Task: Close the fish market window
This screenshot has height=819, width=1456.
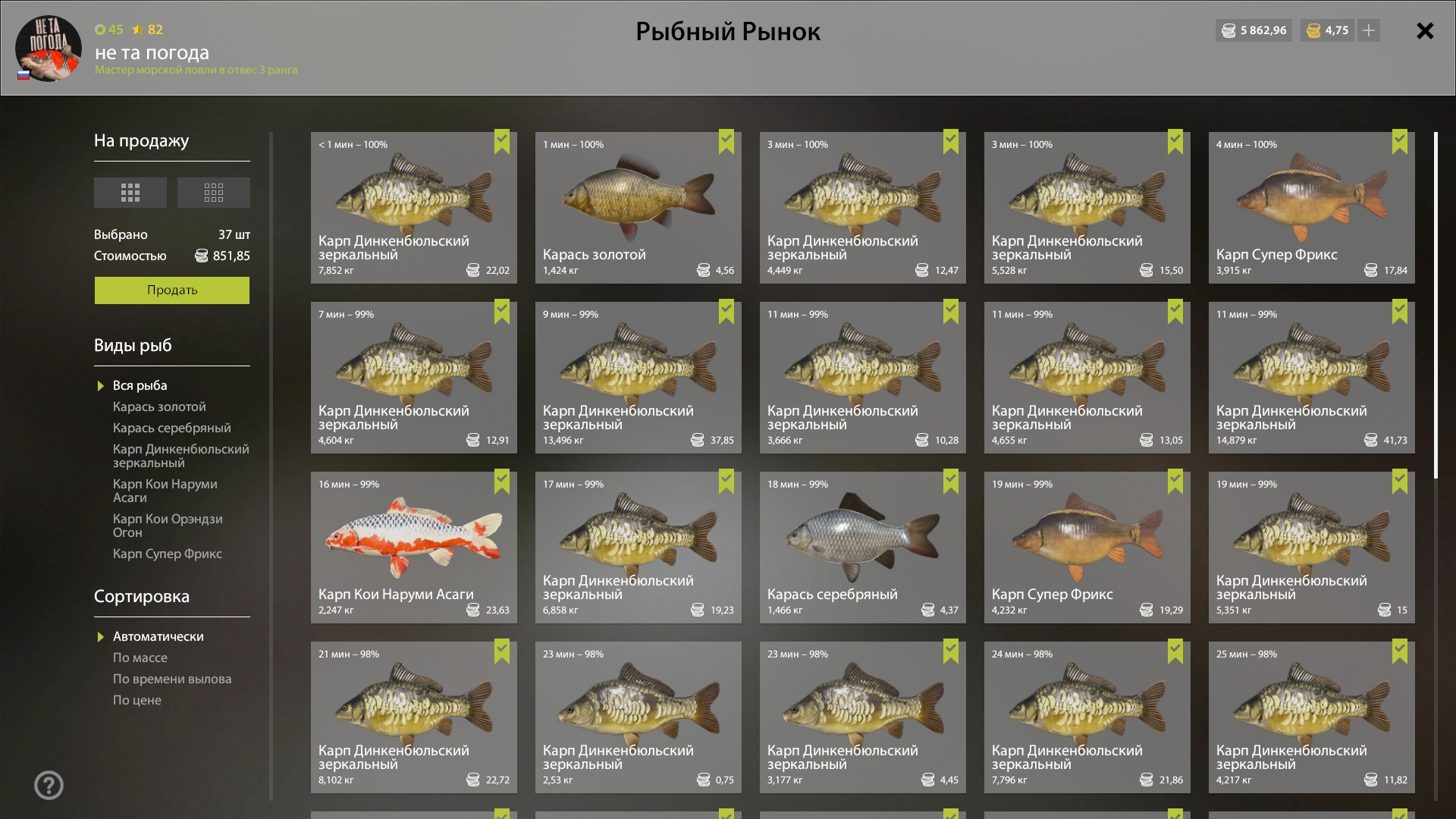Action: 1425,31
